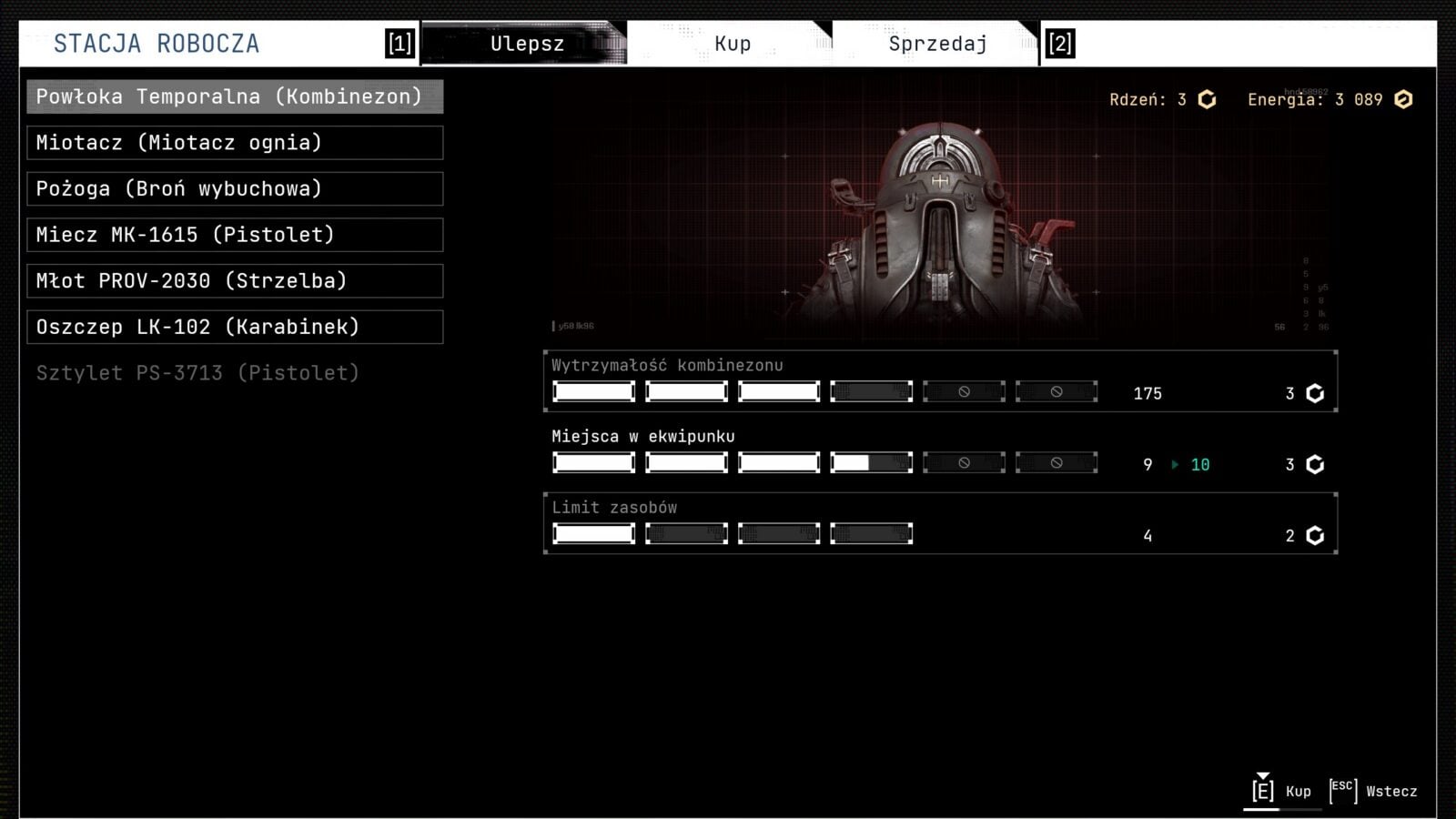Open the Kup tab
The width and height of the screenshot is (1456, 819).
click(x=732, y=44)
